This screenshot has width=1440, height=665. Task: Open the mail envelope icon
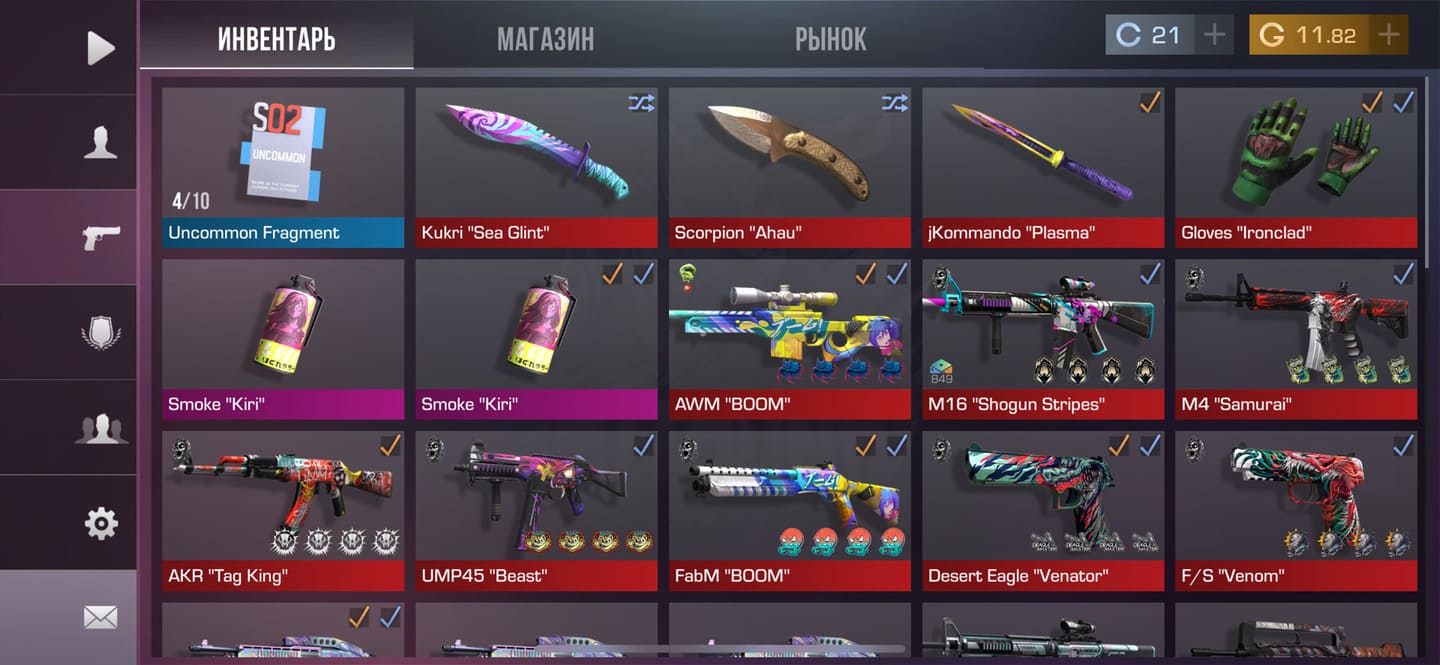(100, 617)
